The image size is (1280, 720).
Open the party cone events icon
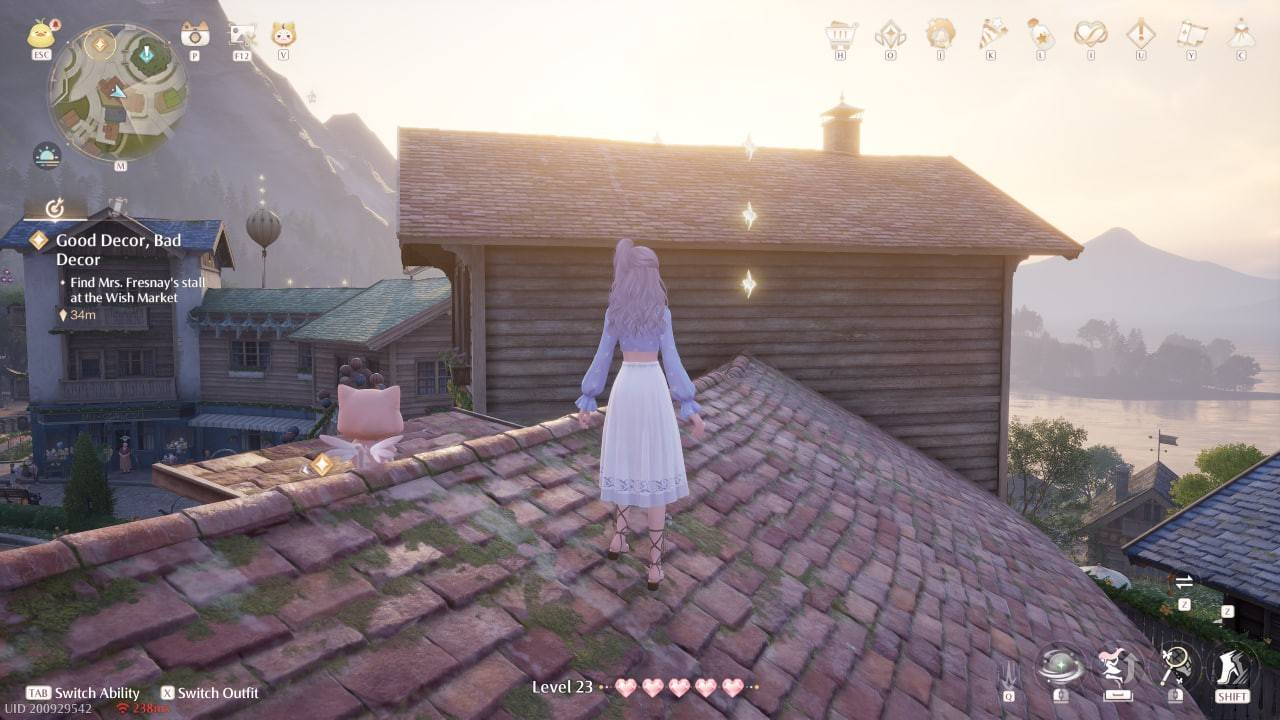(x=991, y=34)
